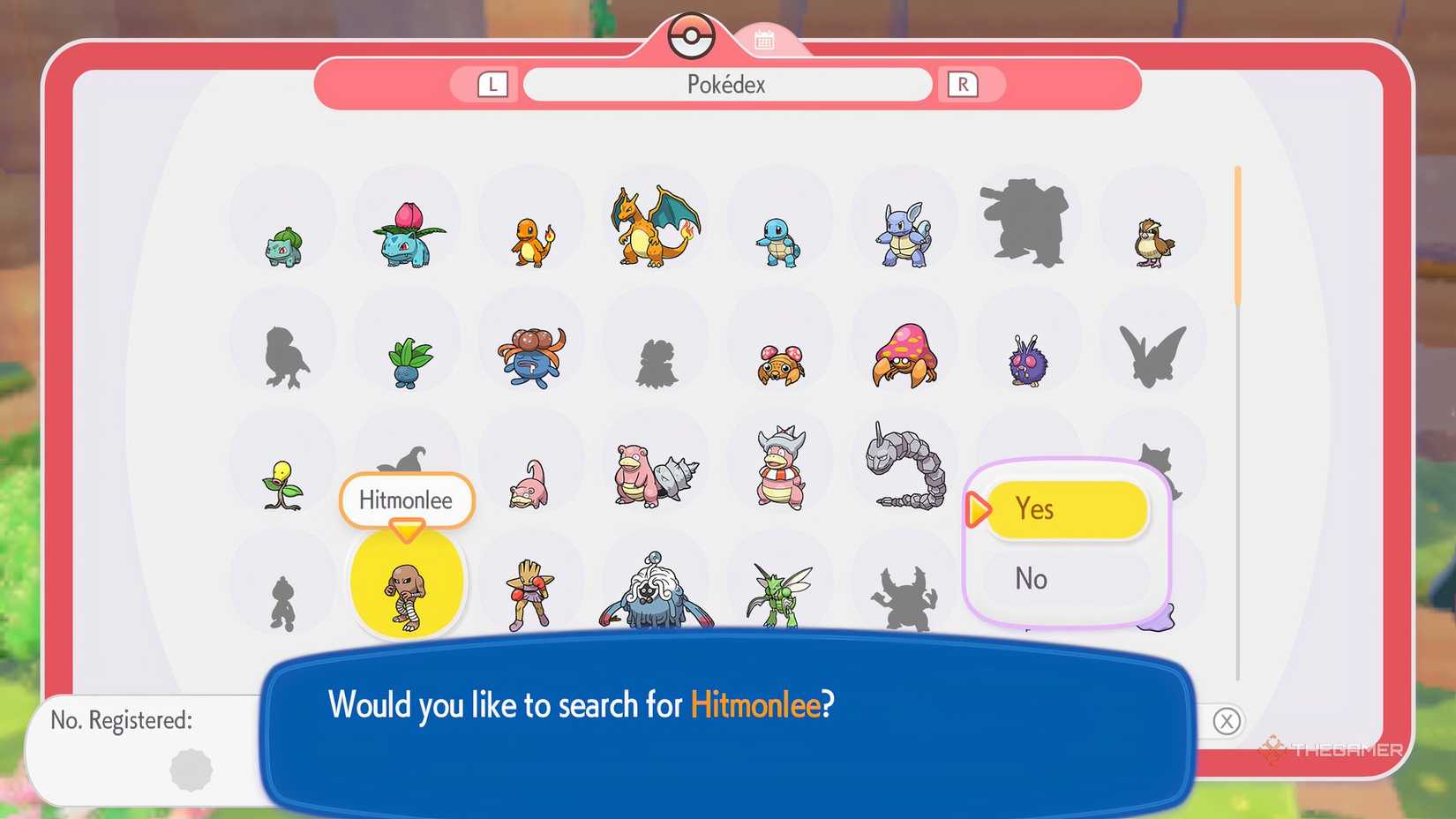
Task: Close the search prompt with X
Action: pyautogui.click(x=1227, y=721)
